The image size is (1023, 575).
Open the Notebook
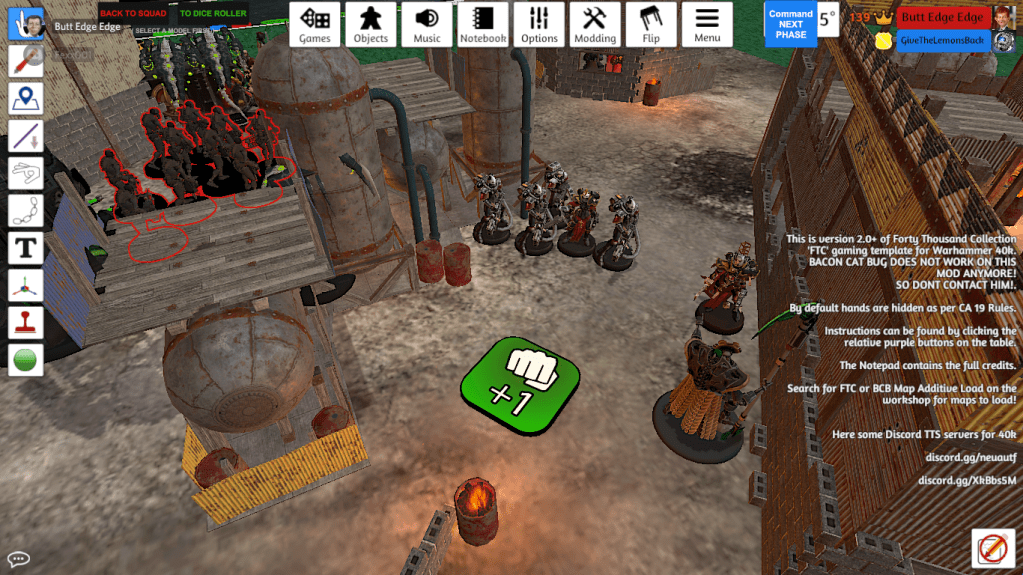(483, 24)
